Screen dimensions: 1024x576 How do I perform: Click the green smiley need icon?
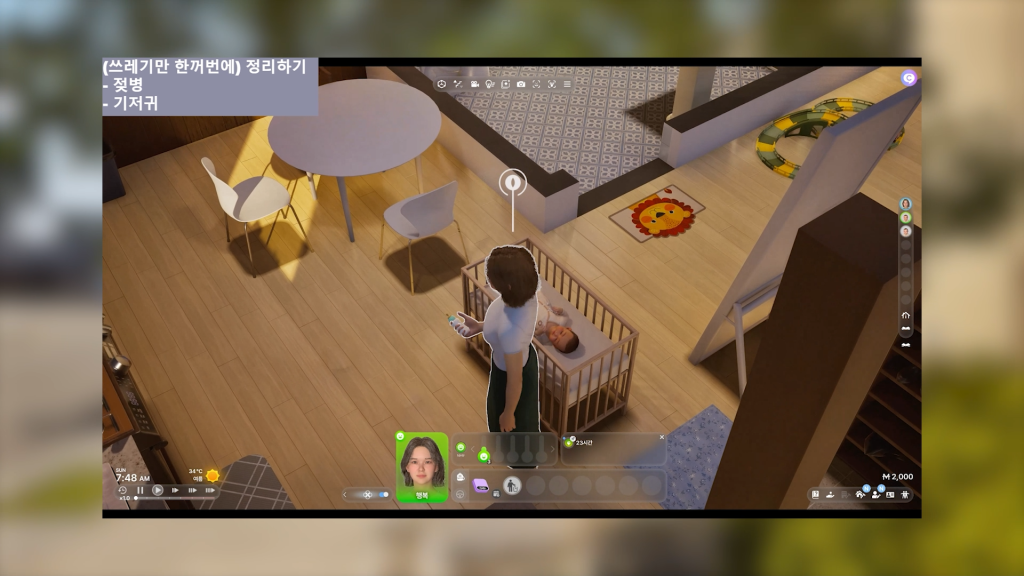(x=483, y=456)
